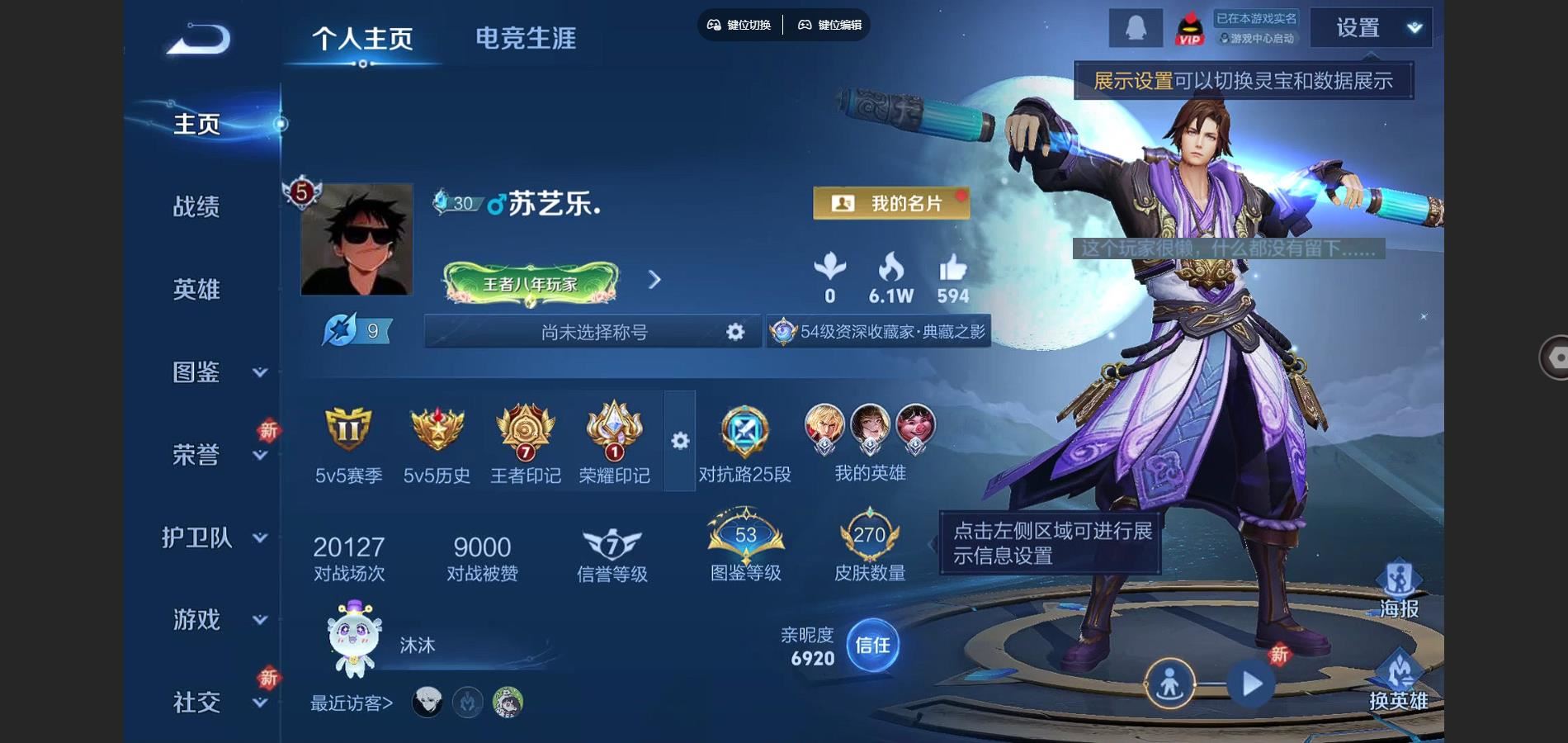This screenshot has width=1568, height=743.
Task: Expand the 图鉴 menu entry
Action: 215,372
